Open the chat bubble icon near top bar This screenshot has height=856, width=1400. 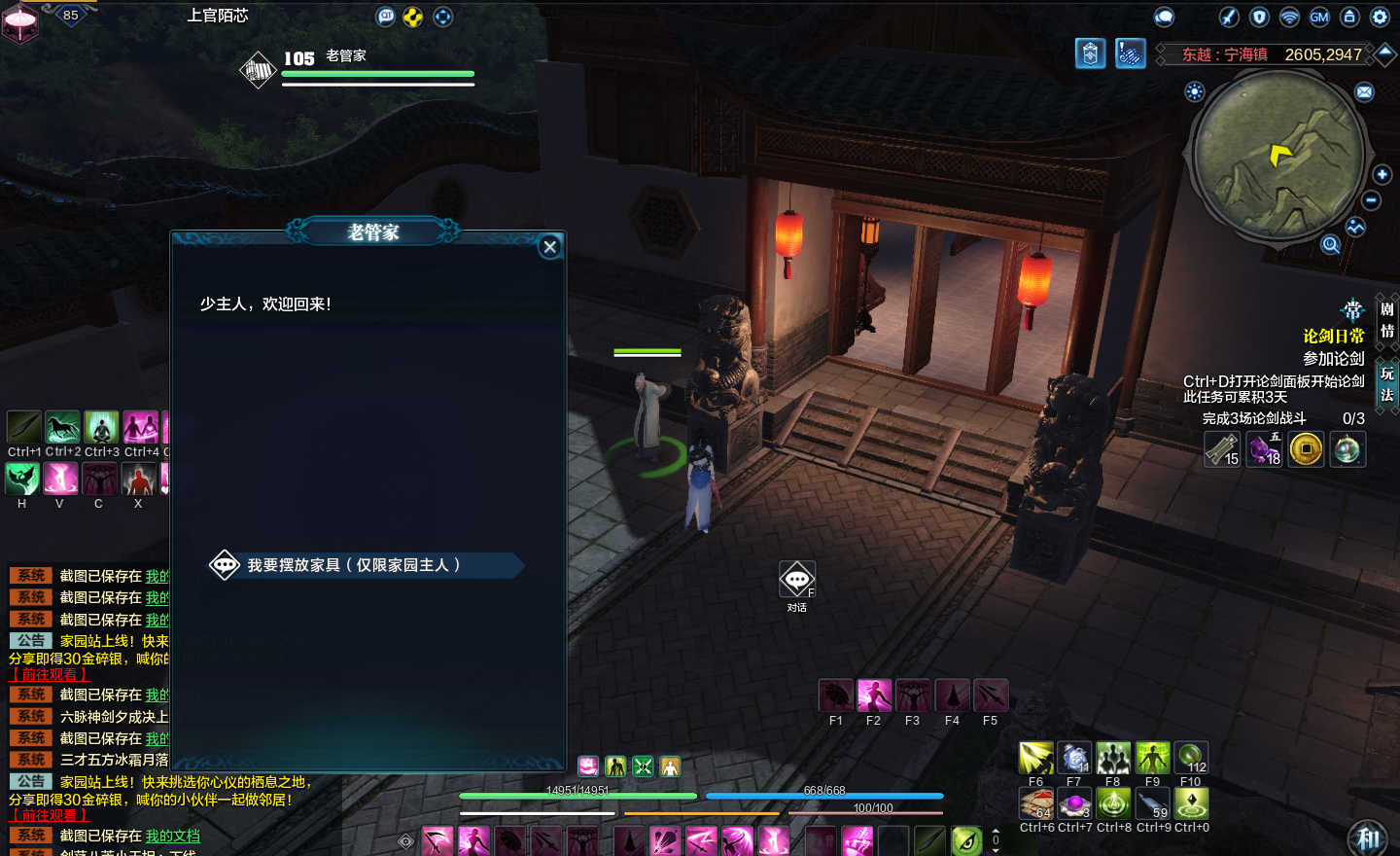(1164, 17)
